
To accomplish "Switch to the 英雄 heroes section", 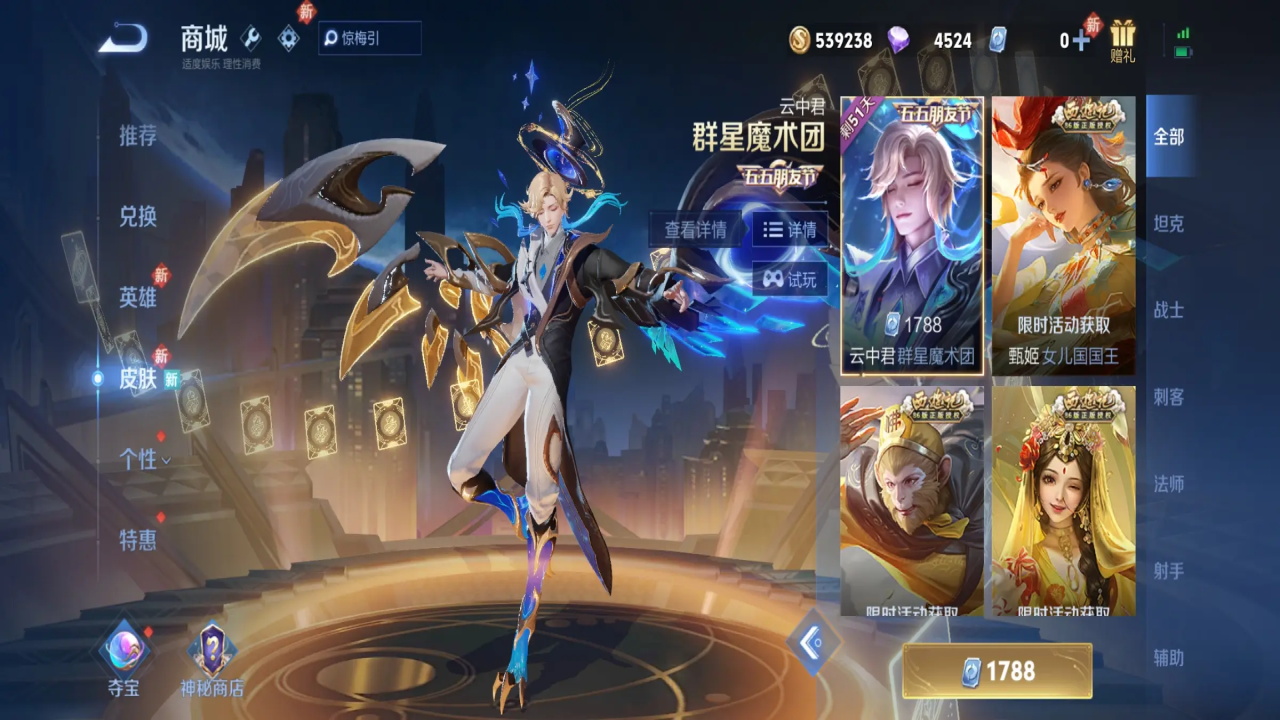I will pyautogui.click(x=138, y=297).
